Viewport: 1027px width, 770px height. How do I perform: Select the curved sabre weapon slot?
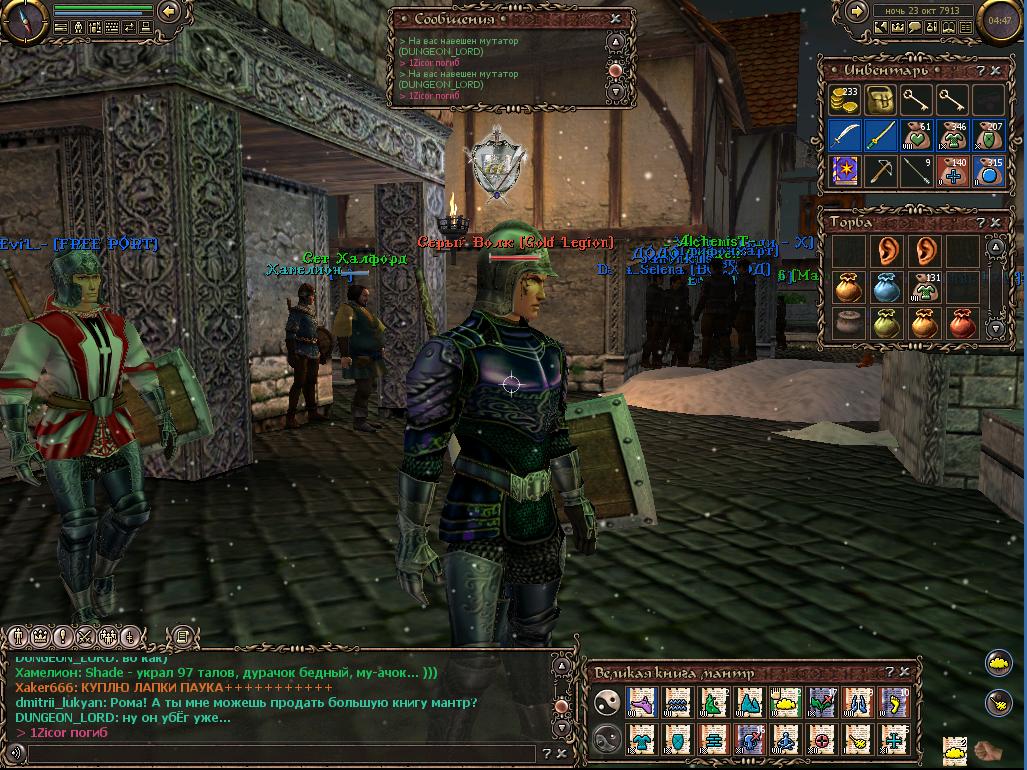845,135
